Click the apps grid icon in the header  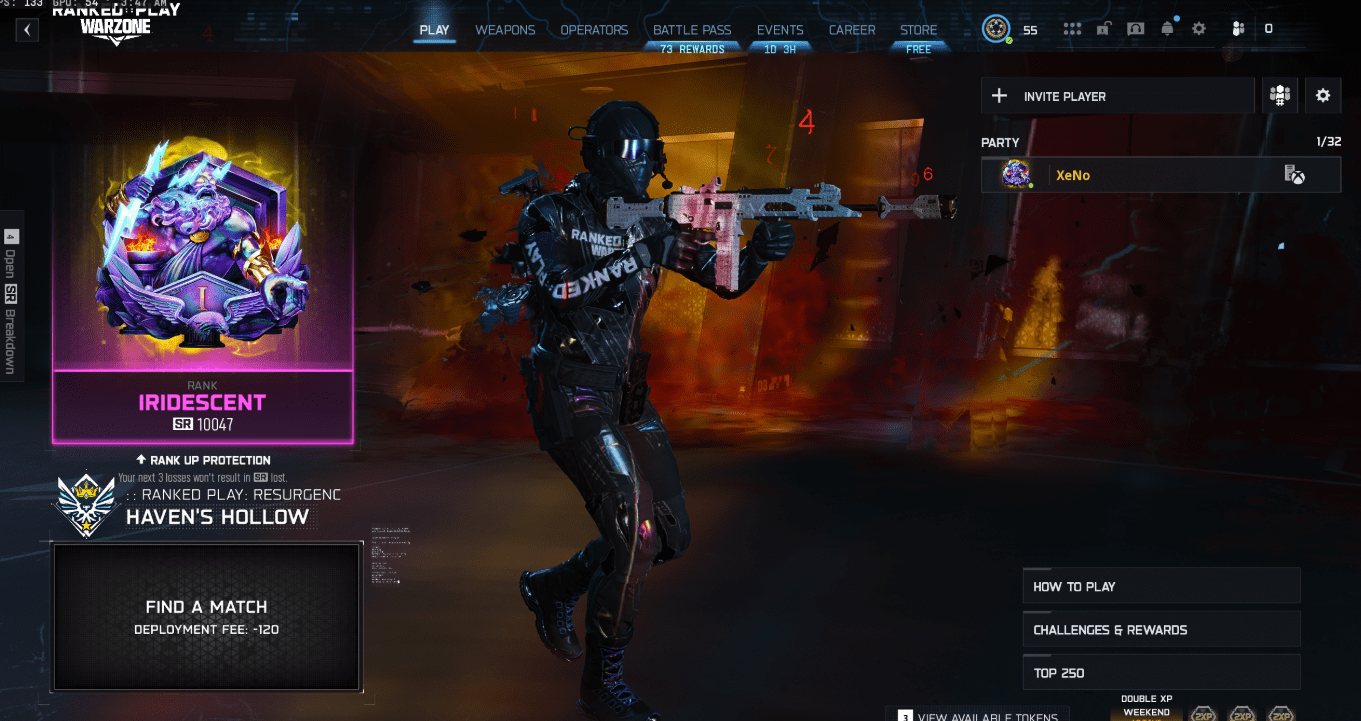click(x=1072, y=29)
